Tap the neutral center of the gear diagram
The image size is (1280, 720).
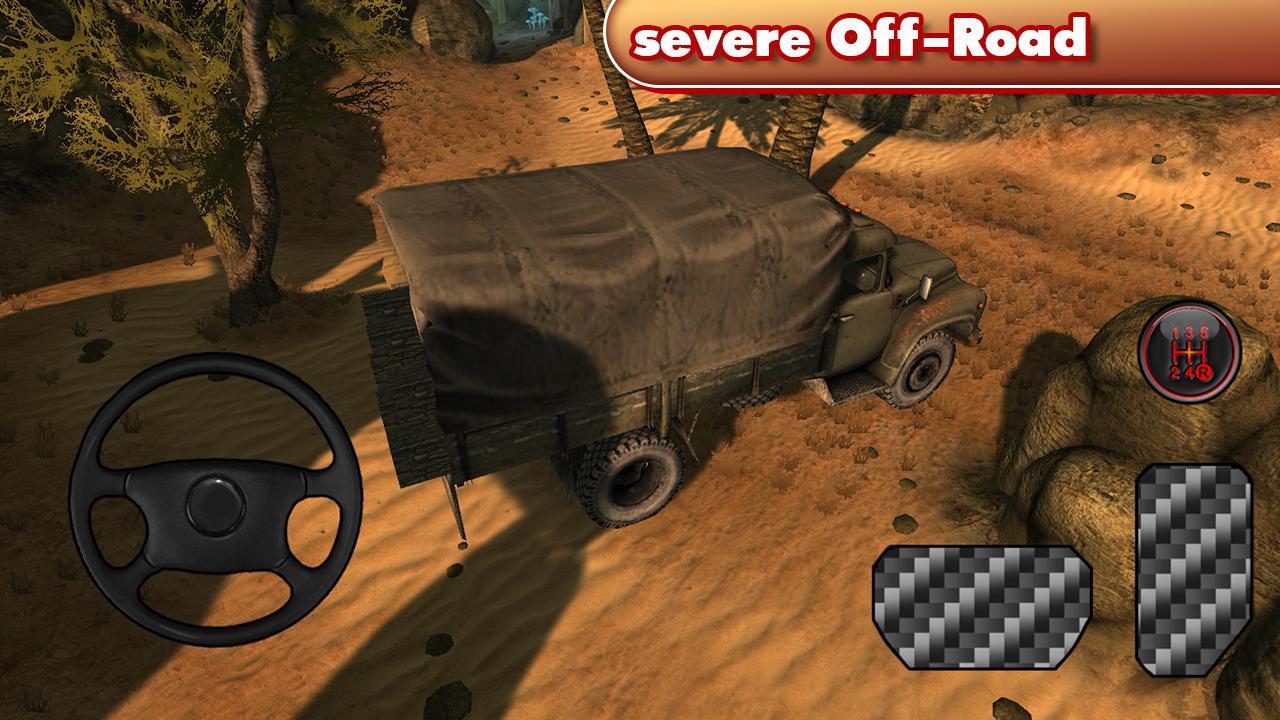1190,352
